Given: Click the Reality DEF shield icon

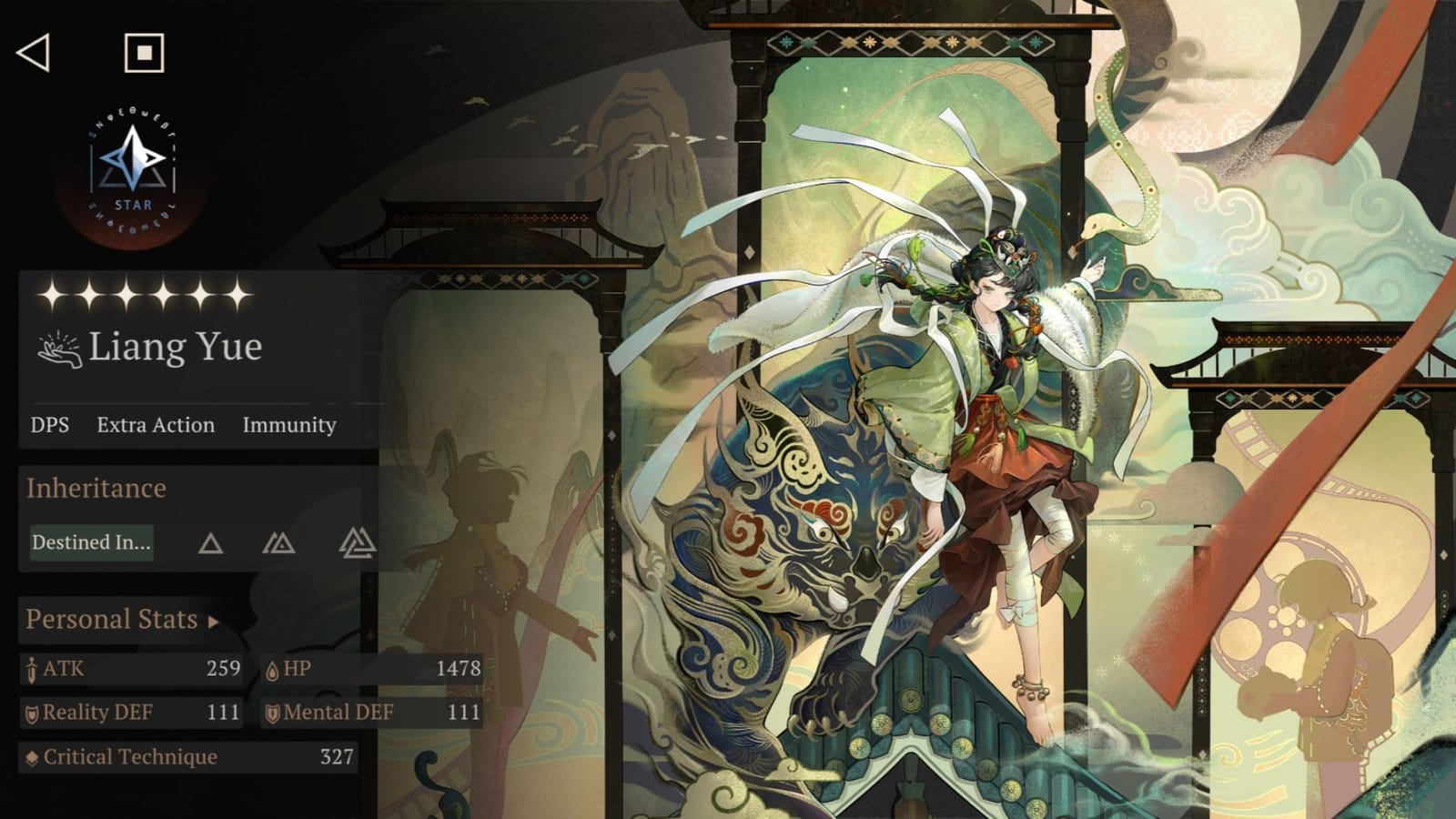Looking at the screenshot, I should (x=33, y=713).
